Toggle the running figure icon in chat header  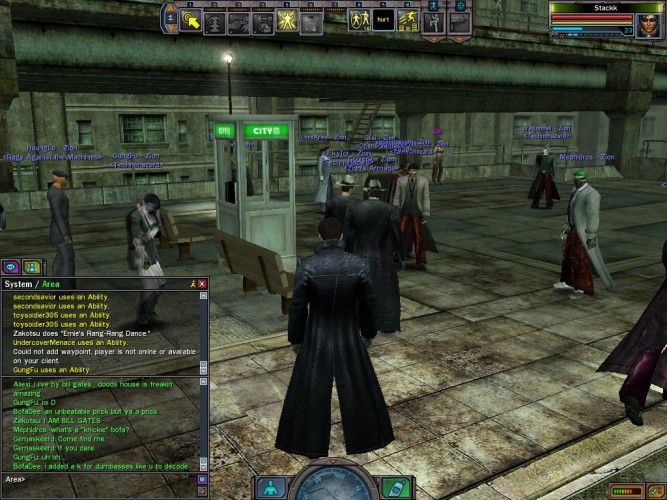point(192,284)
